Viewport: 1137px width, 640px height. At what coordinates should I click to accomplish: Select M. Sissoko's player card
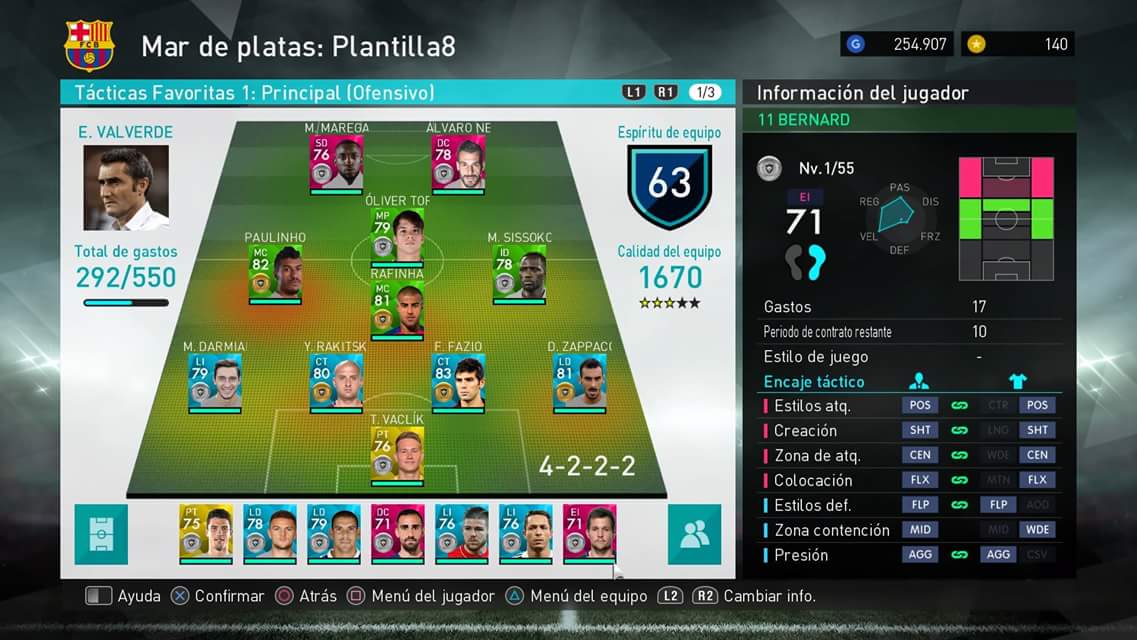(519, 272)
